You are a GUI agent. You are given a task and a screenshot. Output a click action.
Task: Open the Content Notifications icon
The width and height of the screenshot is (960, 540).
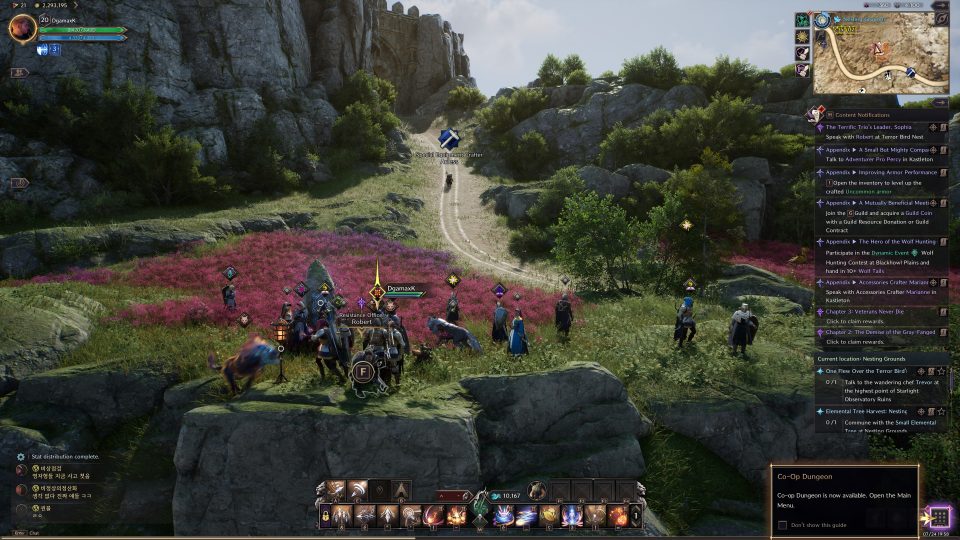coord(817,114)
